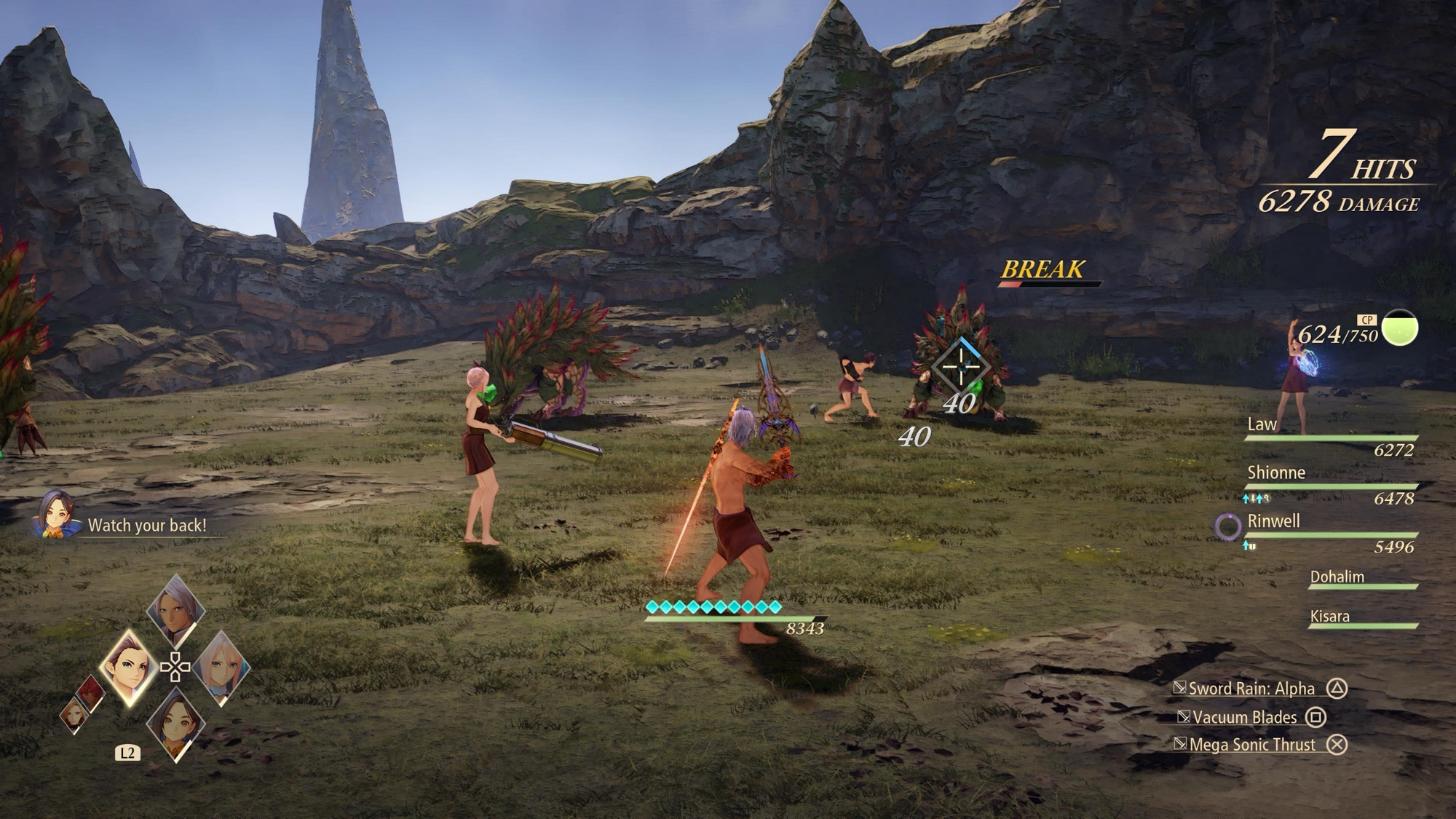Viewport: 1456px width, 819px height.
Task: Select Kisara's small orange-haired portrait
Action: click(x=75, y=714)
